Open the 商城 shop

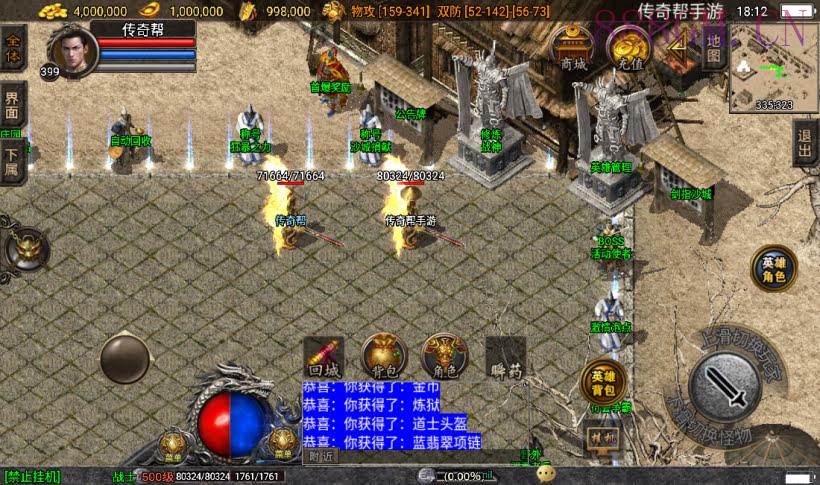point(572,48)
